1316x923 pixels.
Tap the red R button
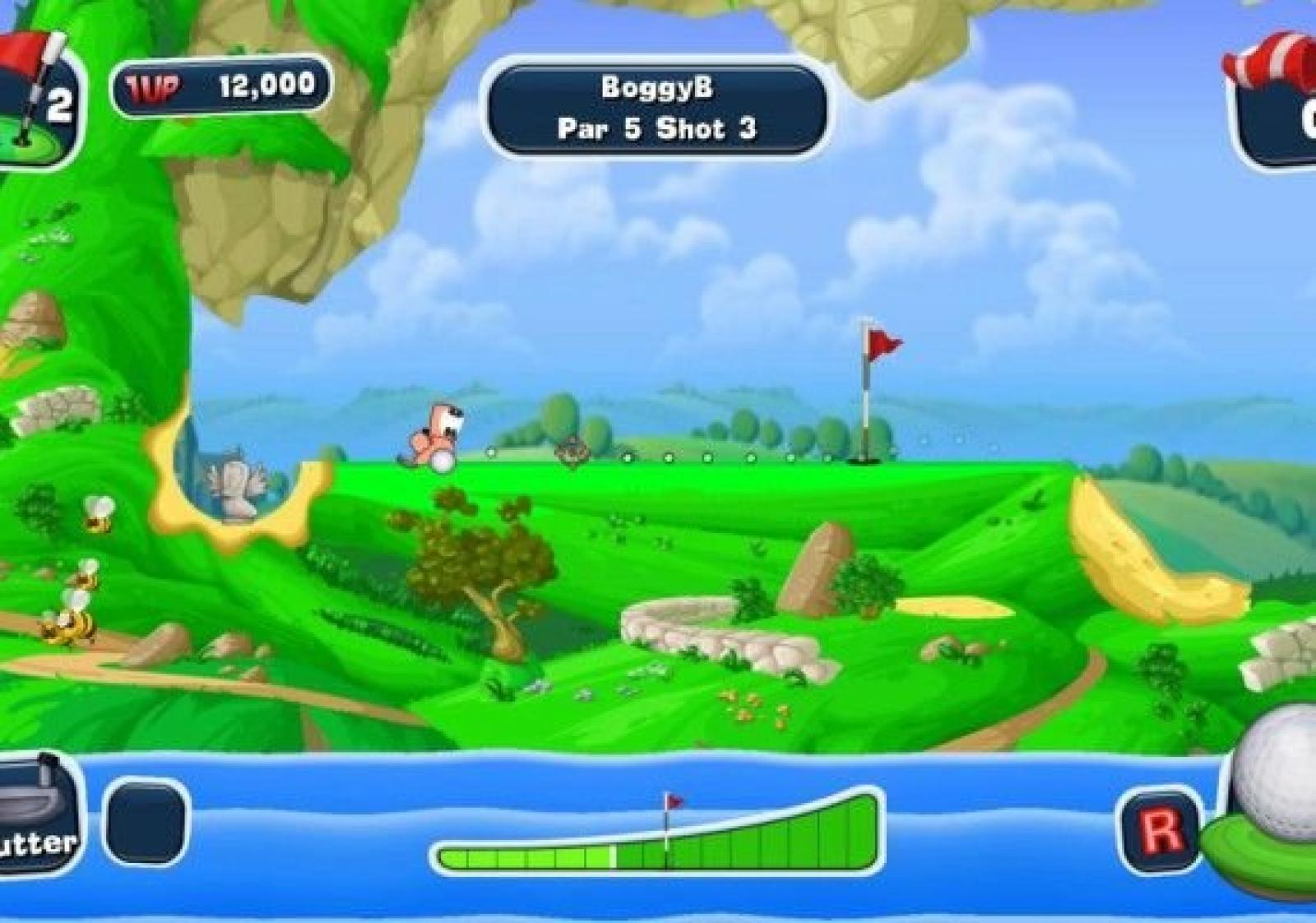1161,831
